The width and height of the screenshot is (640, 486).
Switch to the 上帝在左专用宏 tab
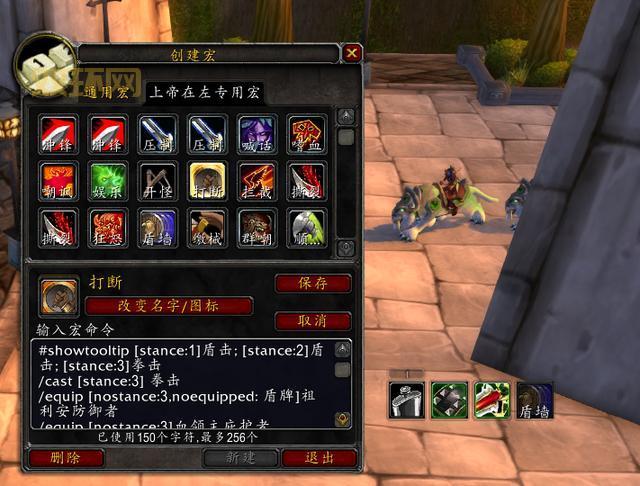204,93
